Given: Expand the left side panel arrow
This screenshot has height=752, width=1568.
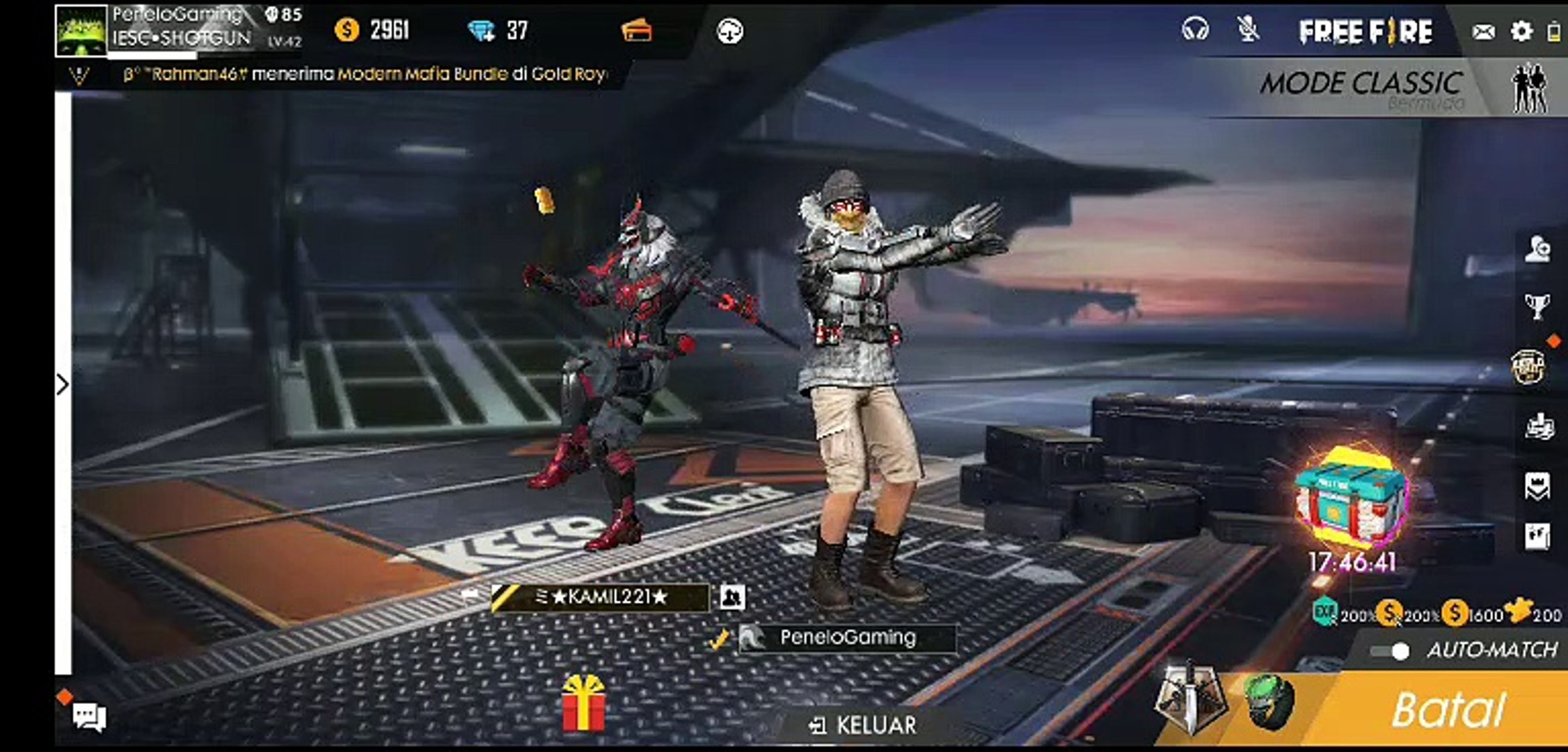Looking at the screenshot, I should coord(63,384).
